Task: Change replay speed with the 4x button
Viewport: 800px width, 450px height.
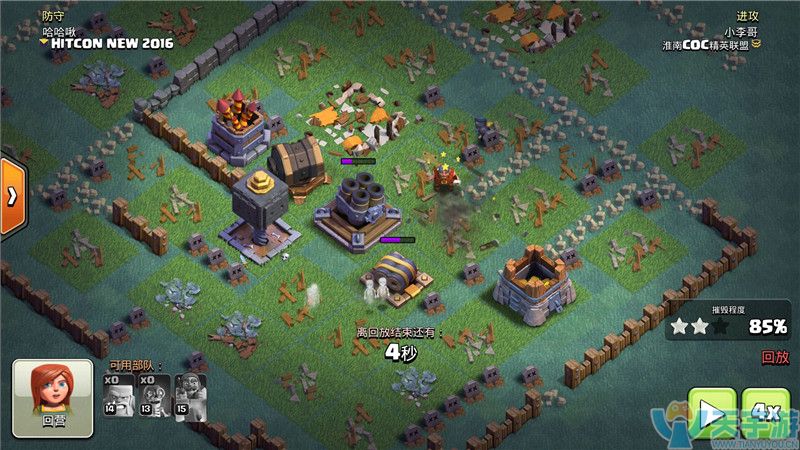Action: tap(766, 410)
